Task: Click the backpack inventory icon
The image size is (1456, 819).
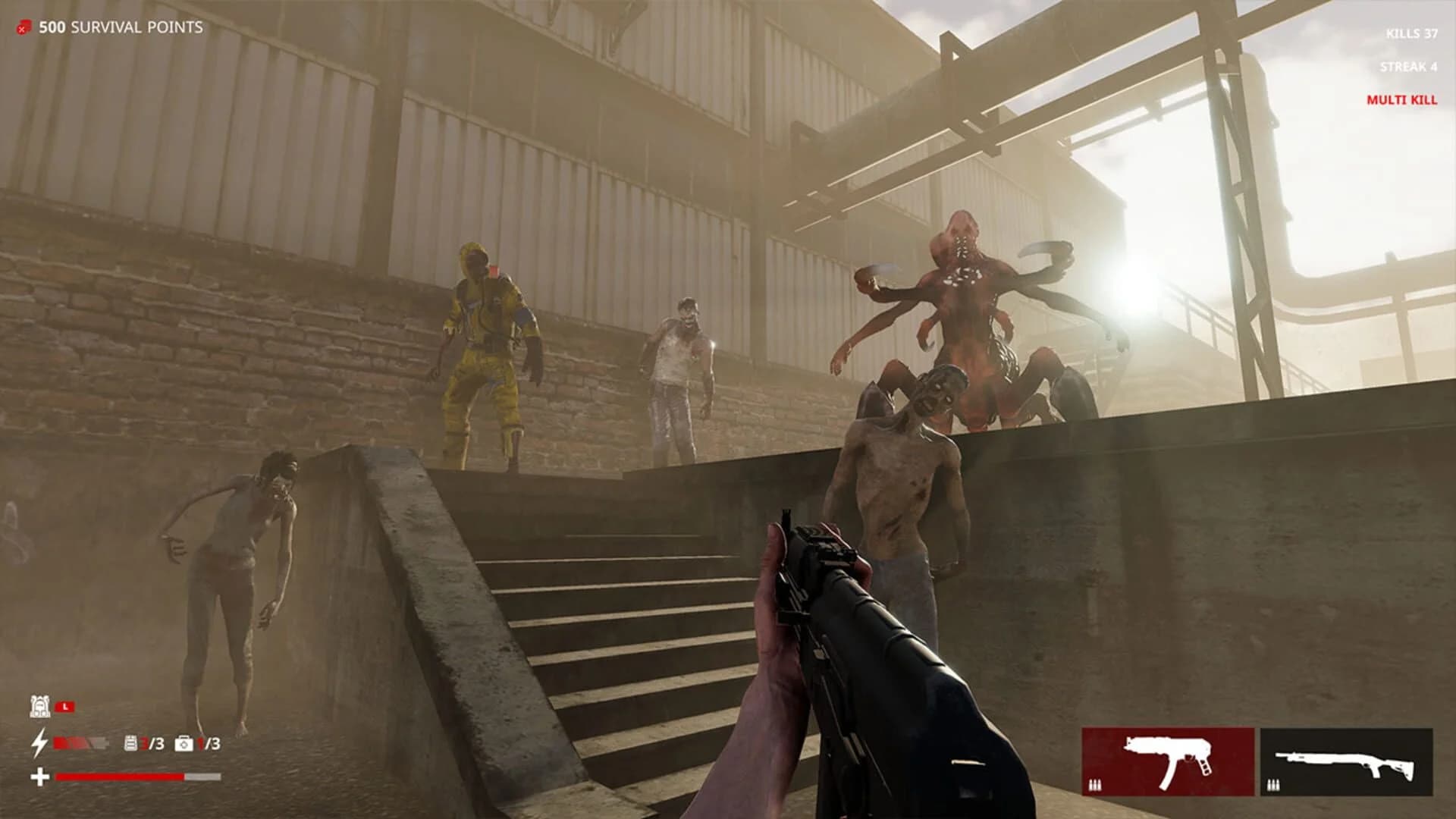Action: point(40,706)
